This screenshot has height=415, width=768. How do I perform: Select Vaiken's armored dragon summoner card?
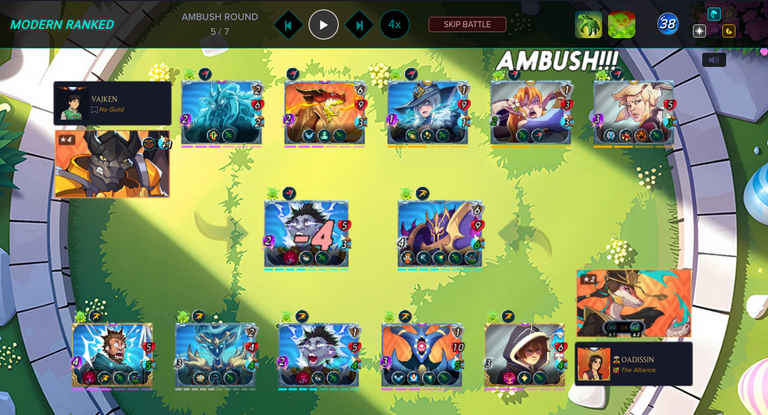coord(111,163)
